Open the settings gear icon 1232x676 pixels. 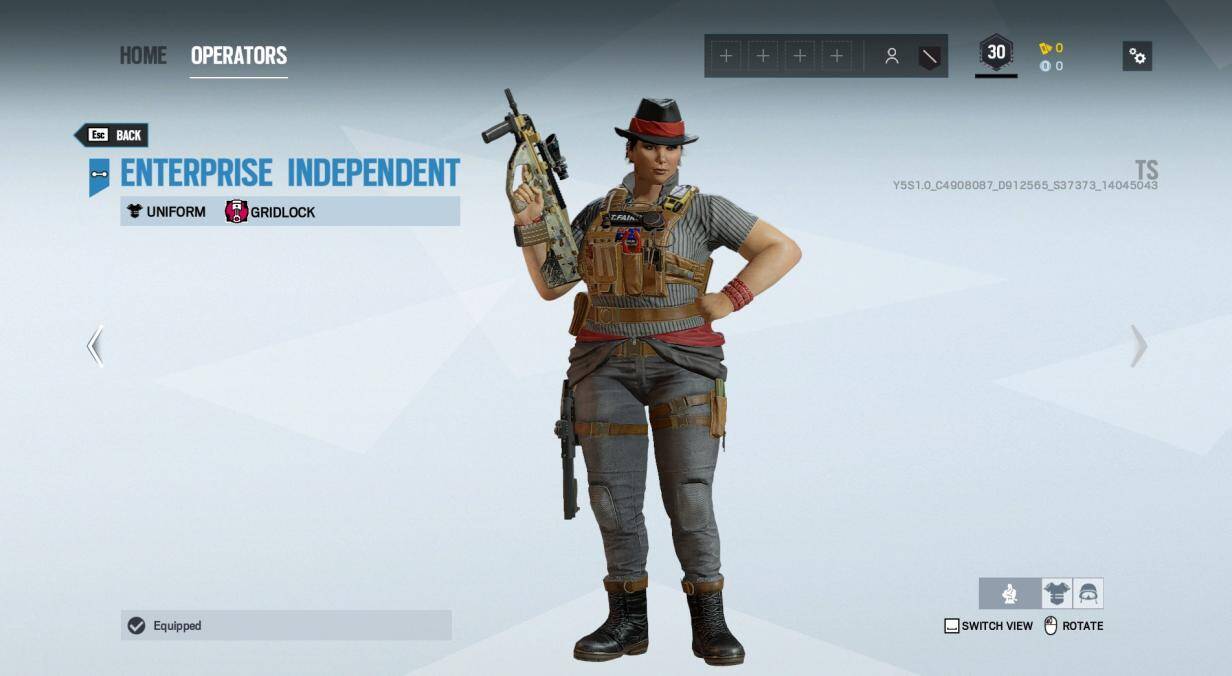coord(1137,56)
